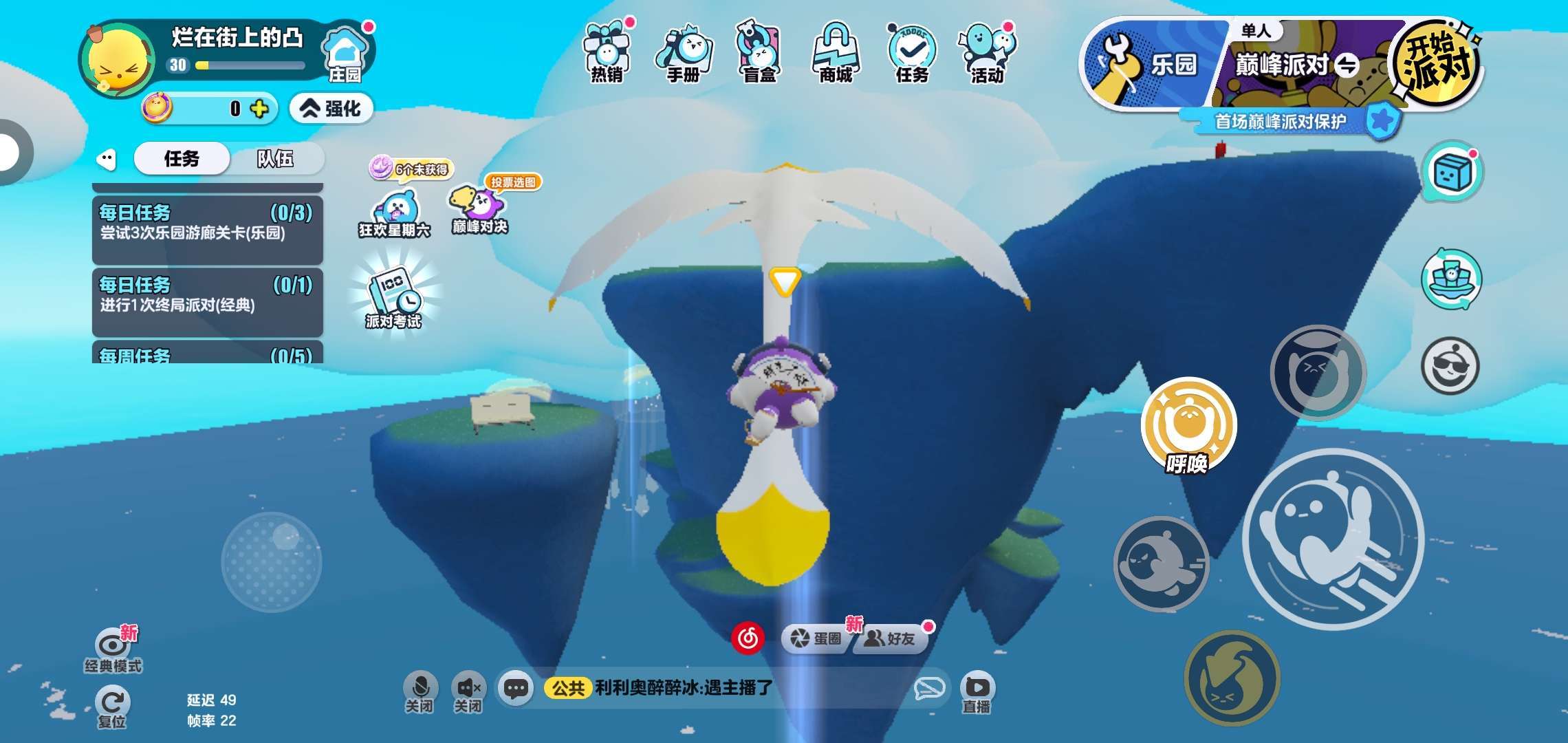Open the 热销 hot sale gift icon
This screenshot has height=743, width=1568.
(607, 52)
